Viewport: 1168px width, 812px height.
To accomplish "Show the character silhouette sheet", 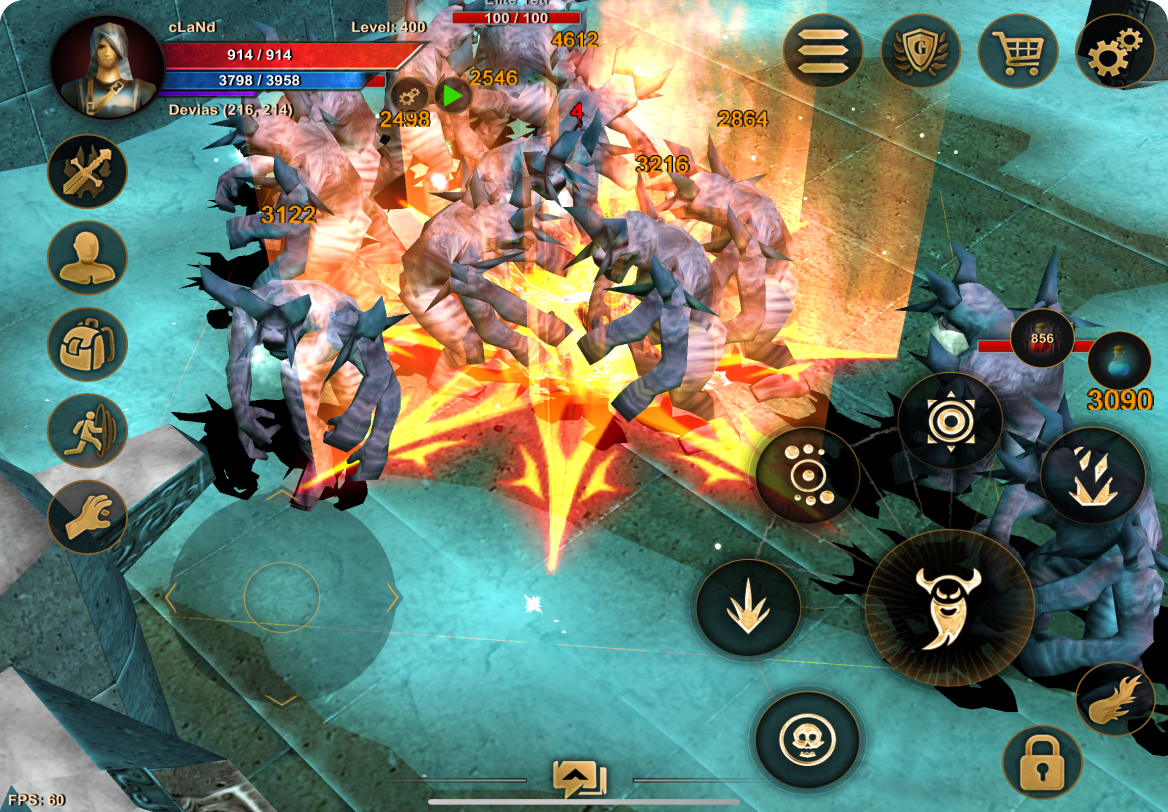I will (x=87, y=258).
